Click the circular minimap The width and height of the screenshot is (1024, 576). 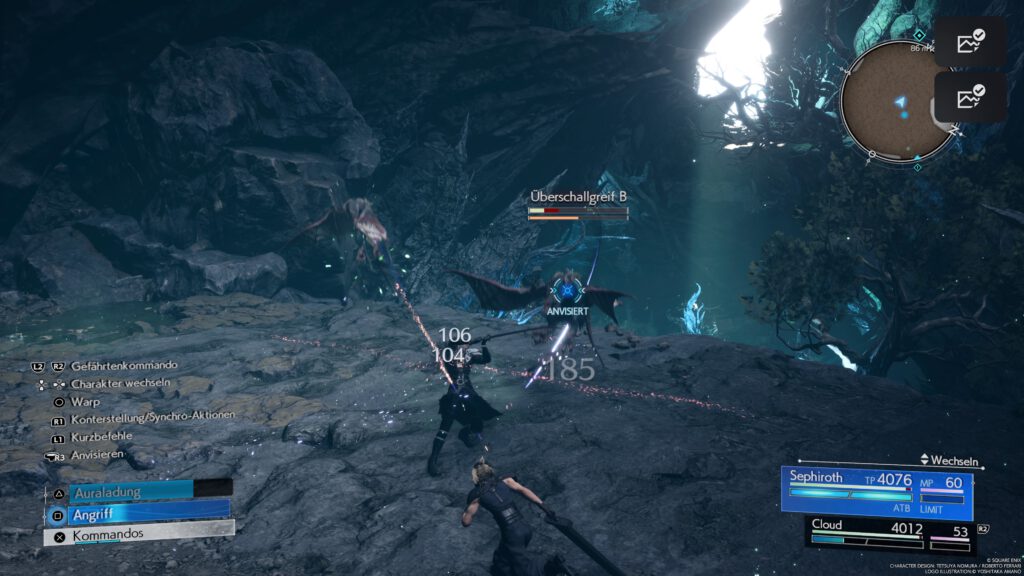(899, 100)
